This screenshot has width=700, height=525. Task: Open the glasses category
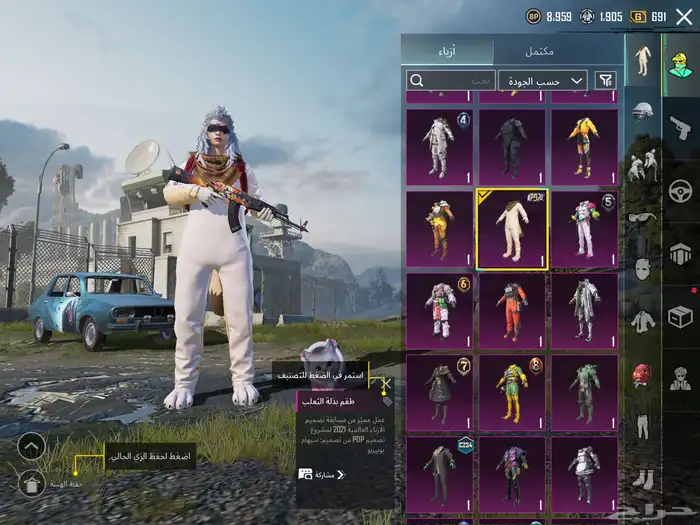point(643,216)
